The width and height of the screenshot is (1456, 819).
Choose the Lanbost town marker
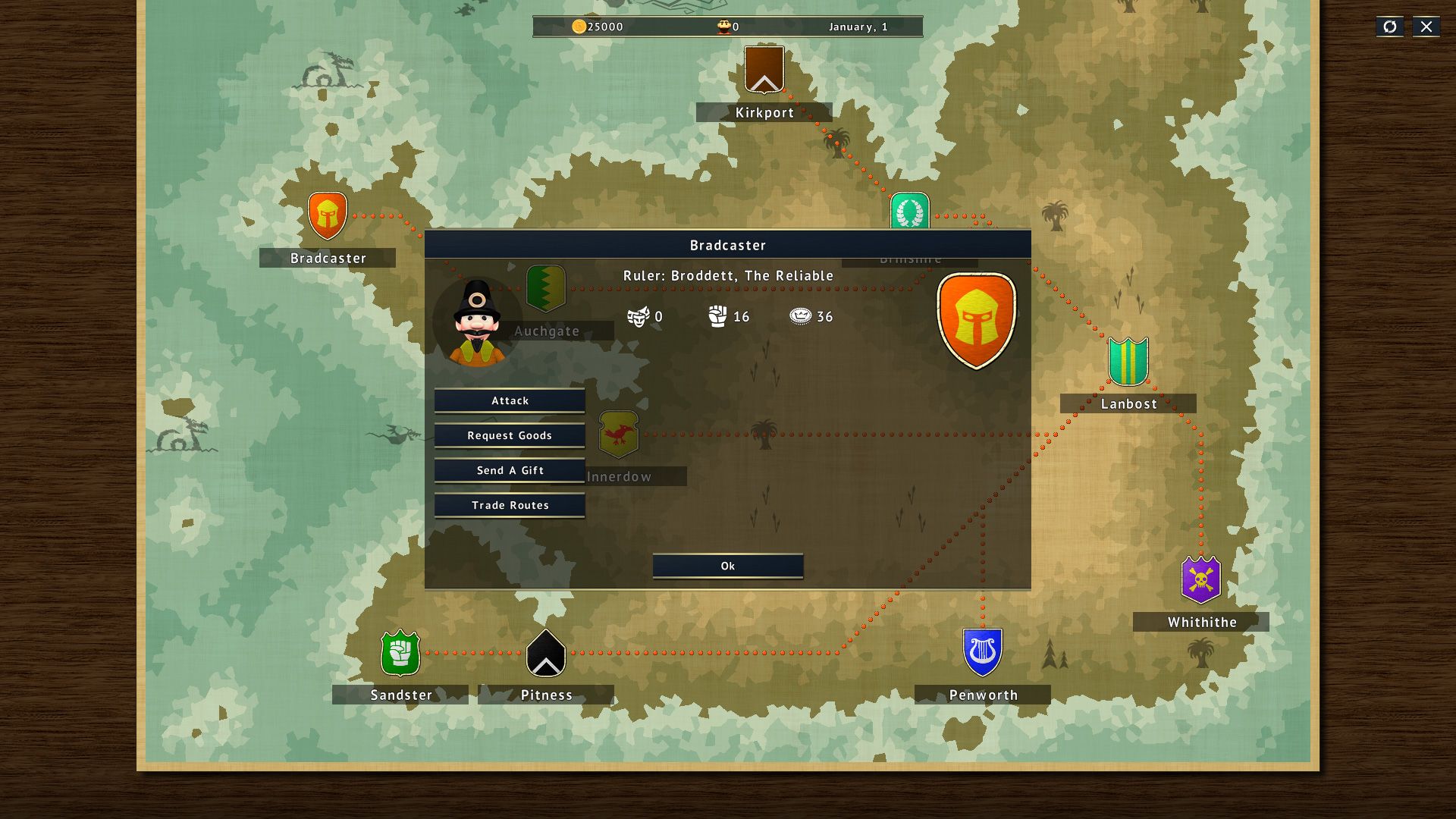coord(1128,361)
